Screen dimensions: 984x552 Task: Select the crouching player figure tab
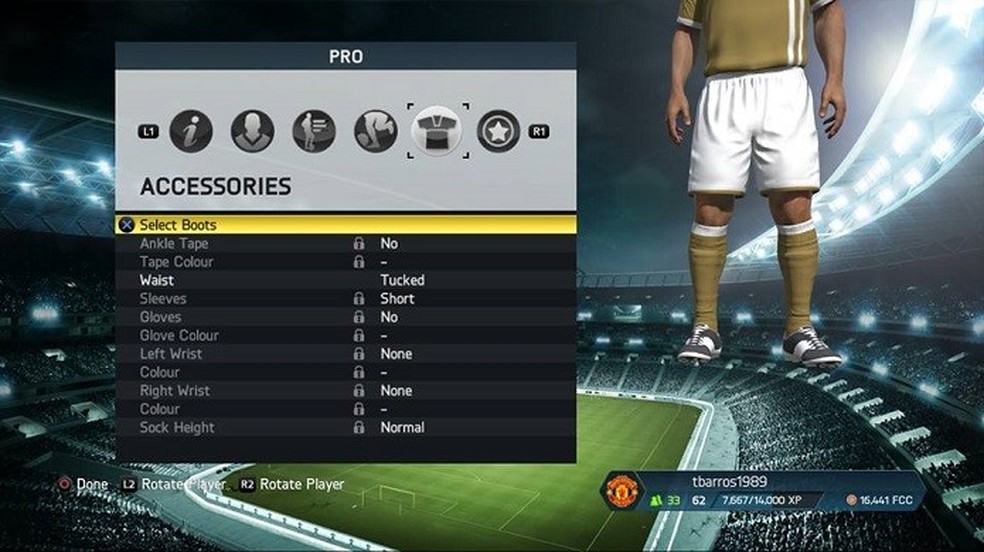(x=375, y=131)
